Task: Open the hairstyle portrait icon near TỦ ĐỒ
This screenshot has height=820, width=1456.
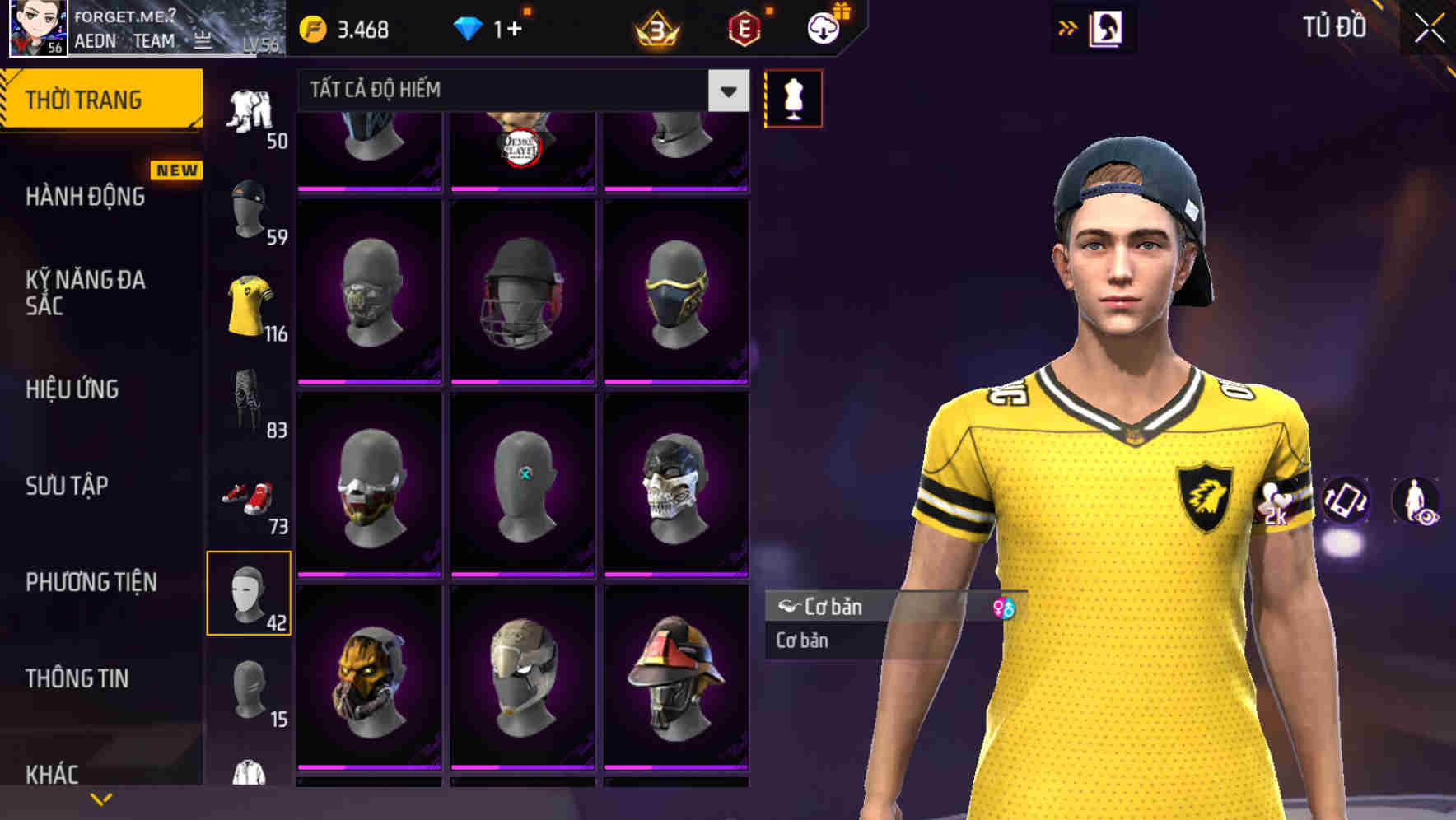Action: 1107,27
